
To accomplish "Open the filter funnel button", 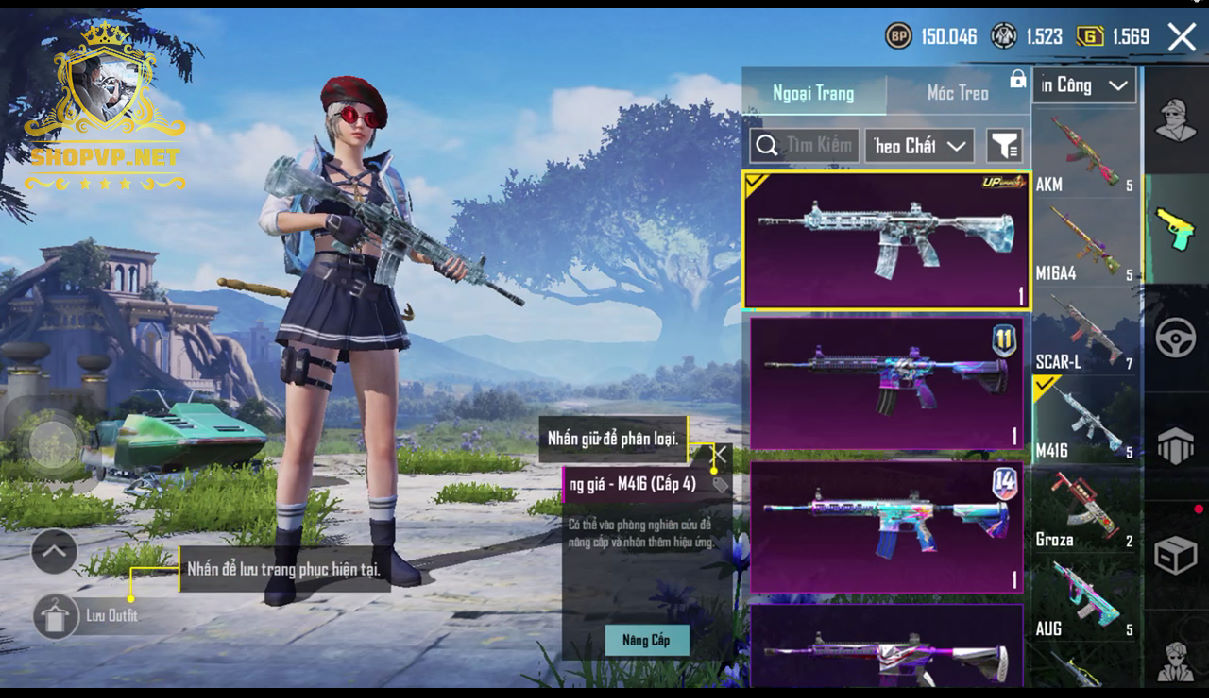I will tap(1004, 146).
